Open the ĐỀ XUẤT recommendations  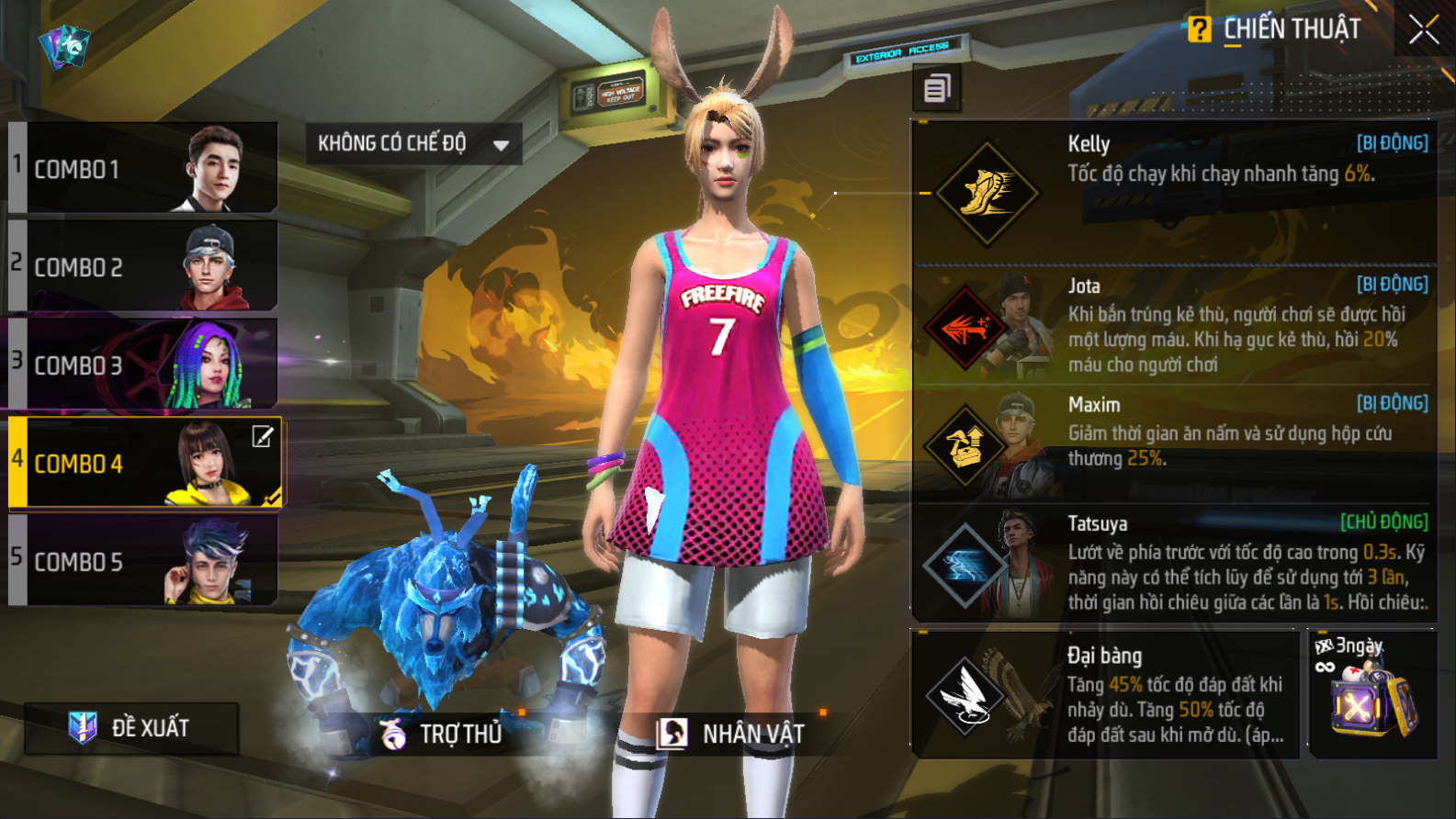(131, 728)
